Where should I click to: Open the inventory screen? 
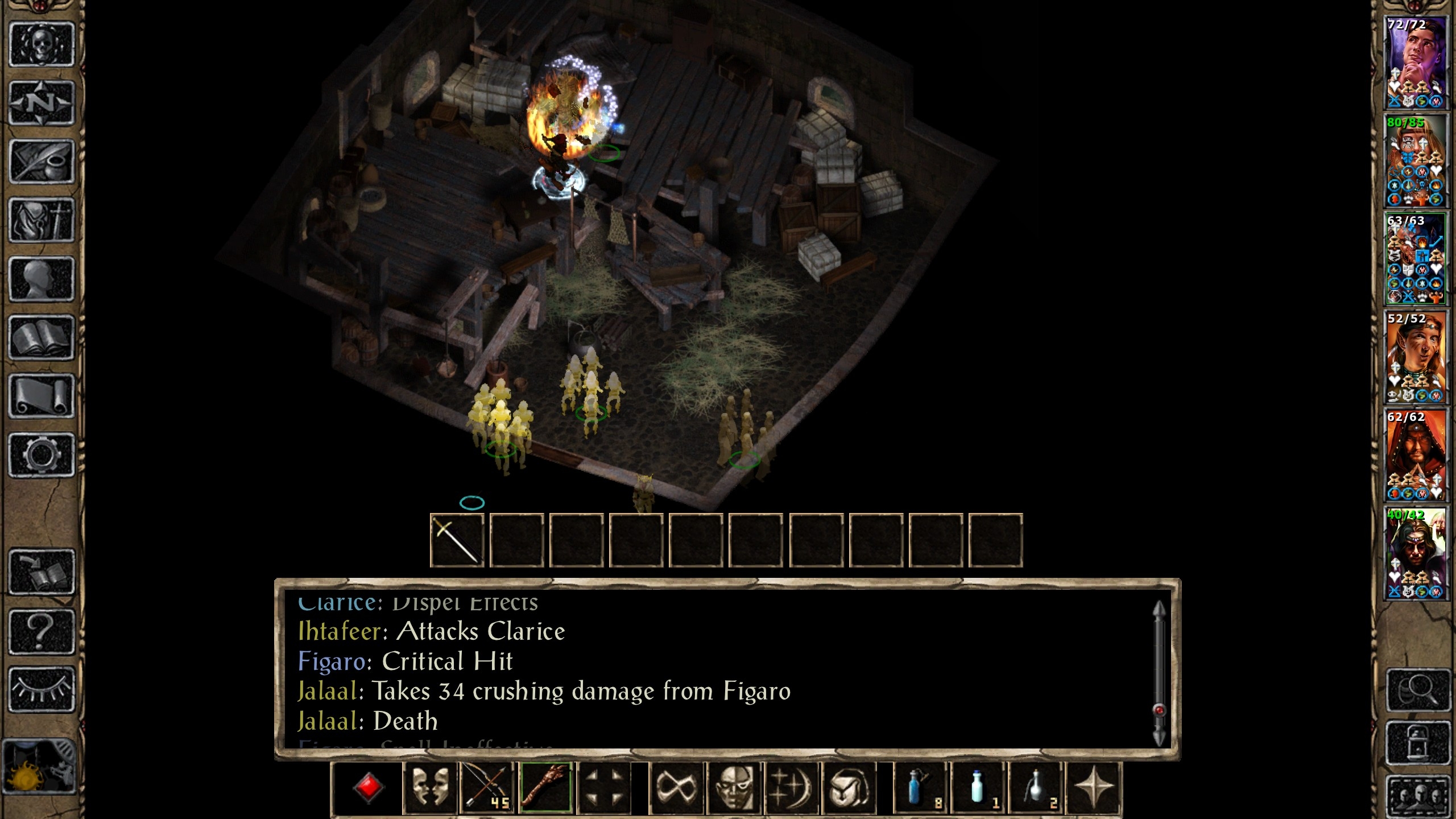pyautogui.click(x=42, y=220)
